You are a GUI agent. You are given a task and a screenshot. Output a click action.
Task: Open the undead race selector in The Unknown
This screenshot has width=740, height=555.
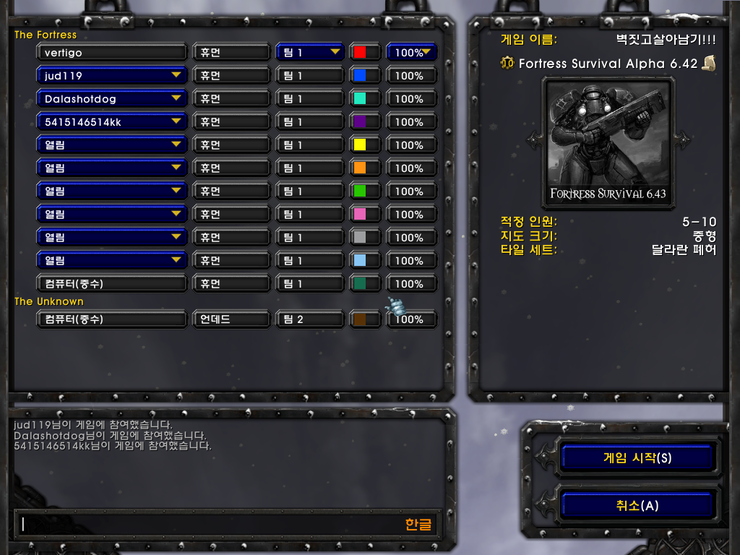[231, 319]
